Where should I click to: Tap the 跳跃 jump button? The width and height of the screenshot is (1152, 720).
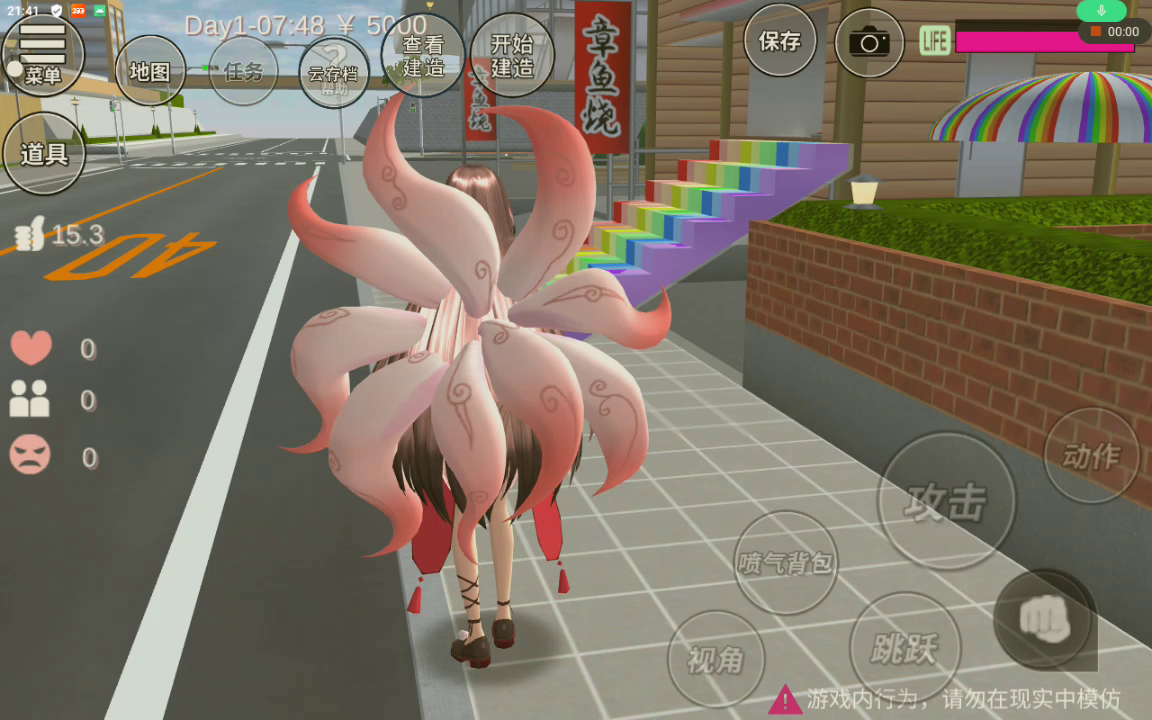tap(904, 648)
